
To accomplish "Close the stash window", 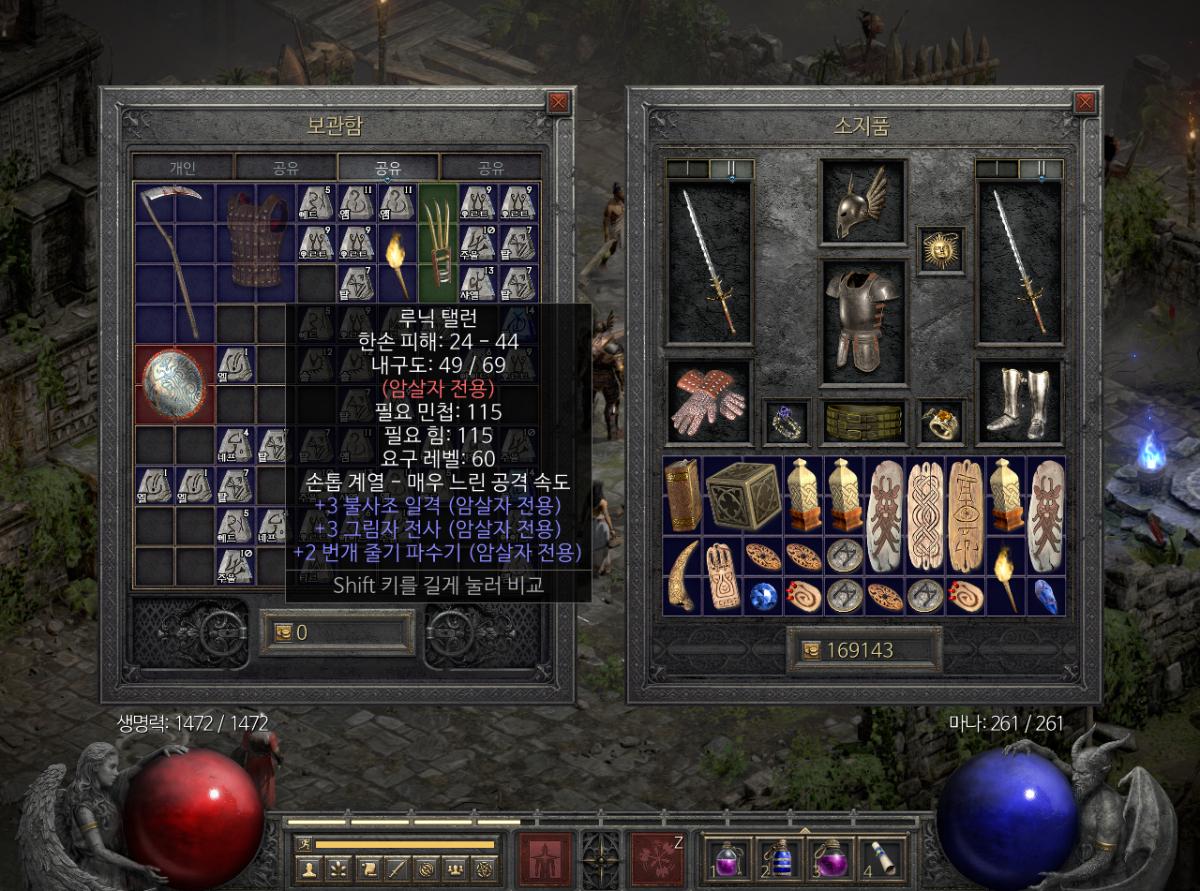I will click(558, 101).
